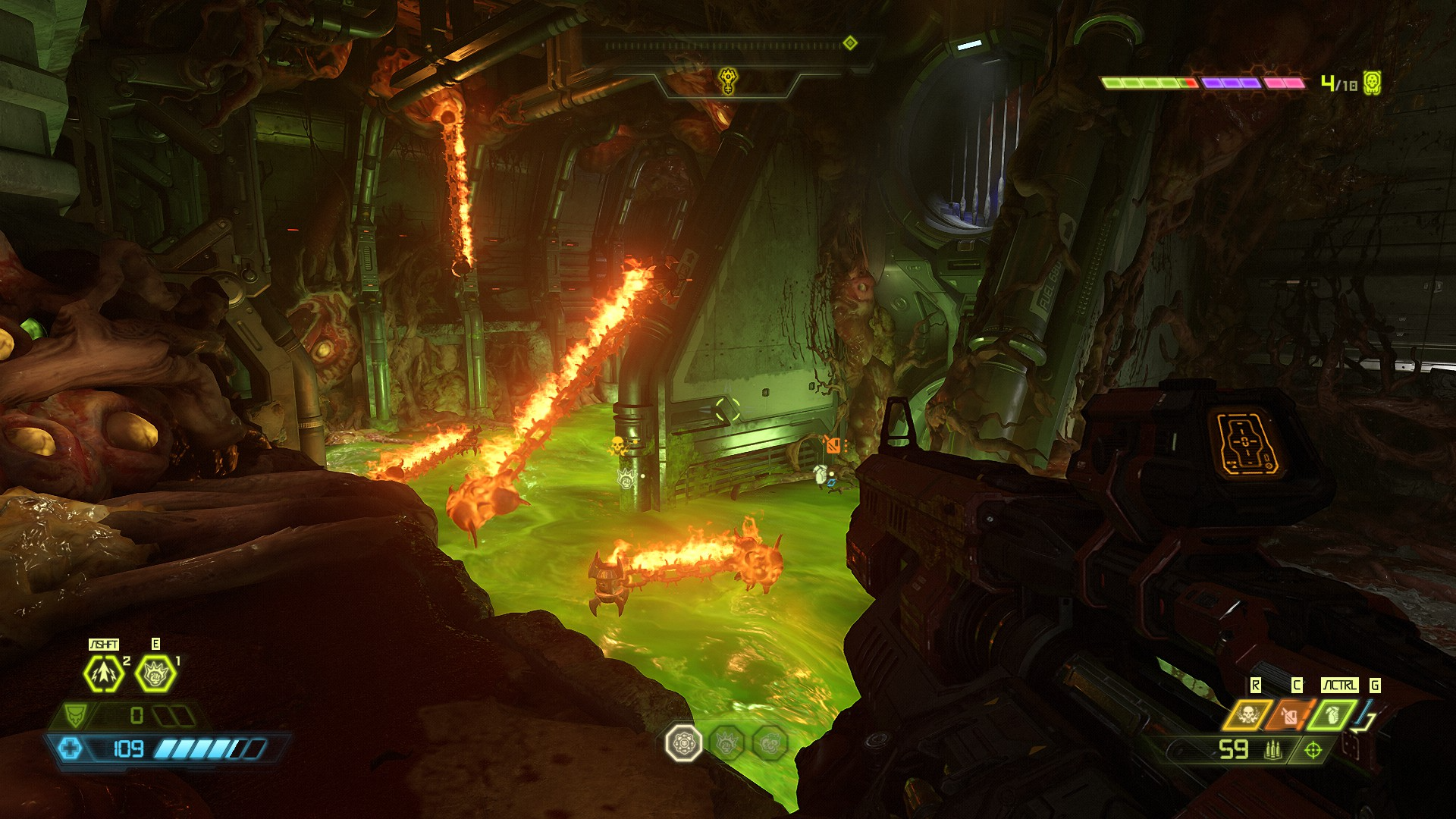Throw the frag grenade icon
Viewport: 1456px width, 819px height.
click(x=1332, y=714)
